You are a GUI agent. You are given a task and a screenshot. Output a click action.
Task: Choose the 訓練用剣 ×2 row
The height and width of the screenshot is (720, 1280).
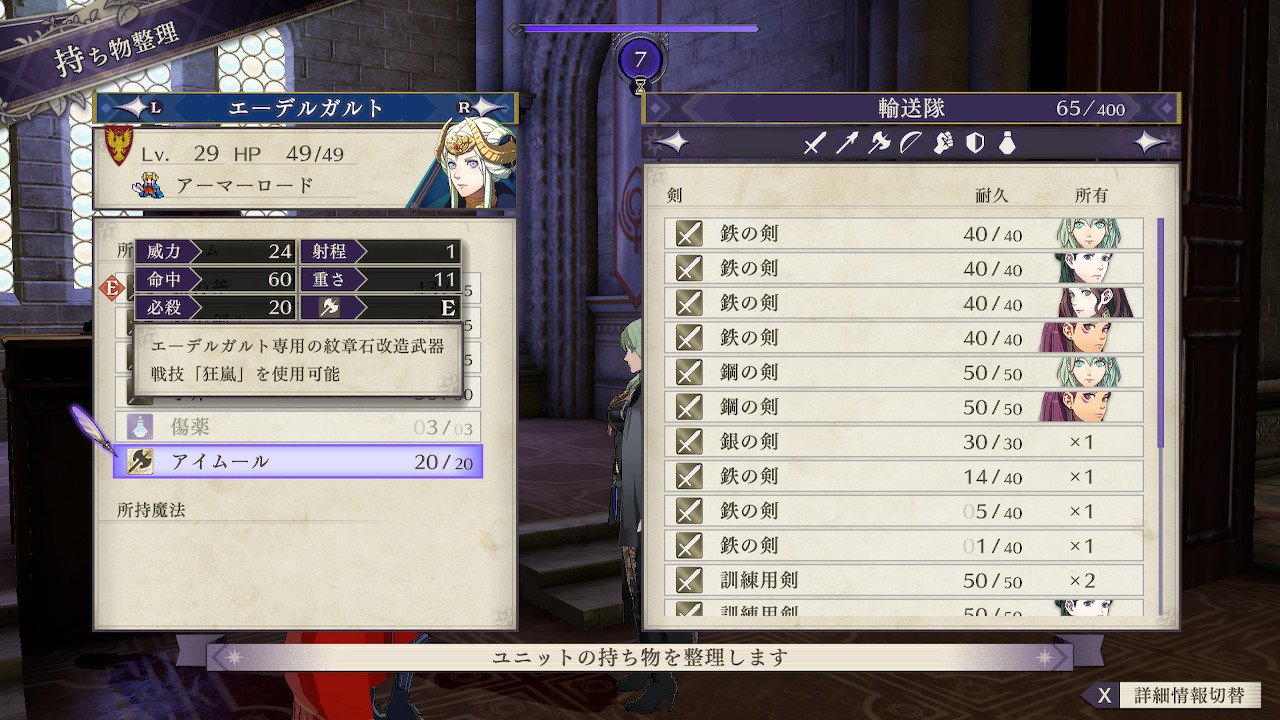point(903,580)
